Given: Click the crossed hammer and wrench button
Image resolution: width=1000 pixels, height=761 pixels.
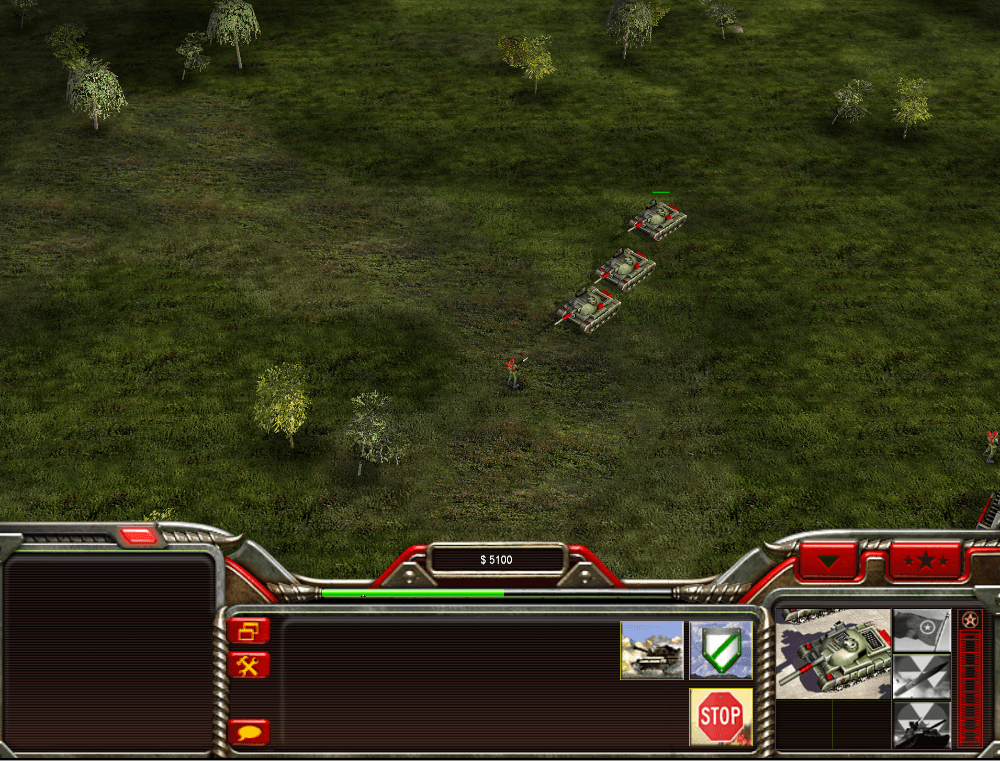Looking at the screenshot, I should (248, 665).
